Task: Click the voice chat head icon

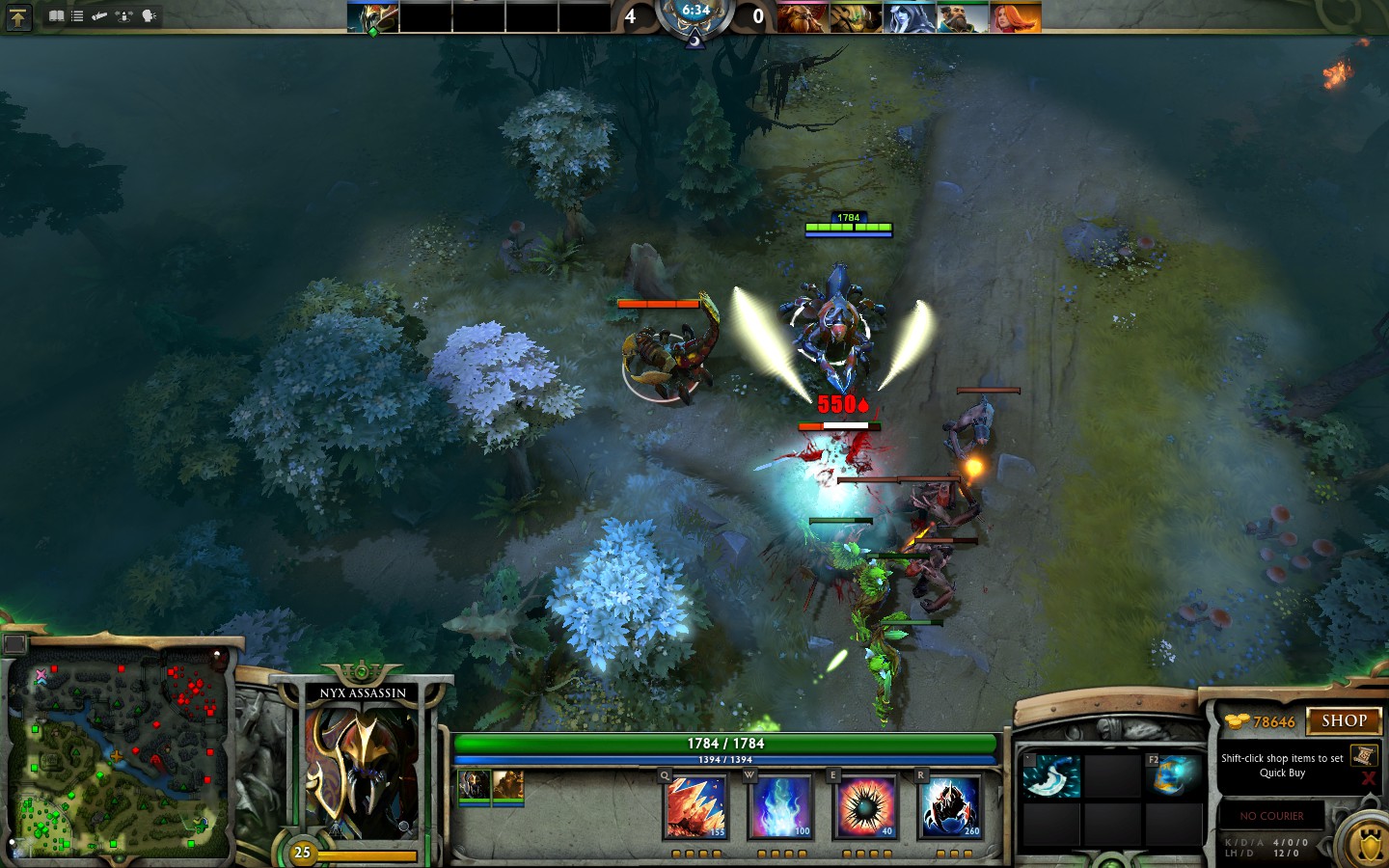Action: click(x=150, y=15)
